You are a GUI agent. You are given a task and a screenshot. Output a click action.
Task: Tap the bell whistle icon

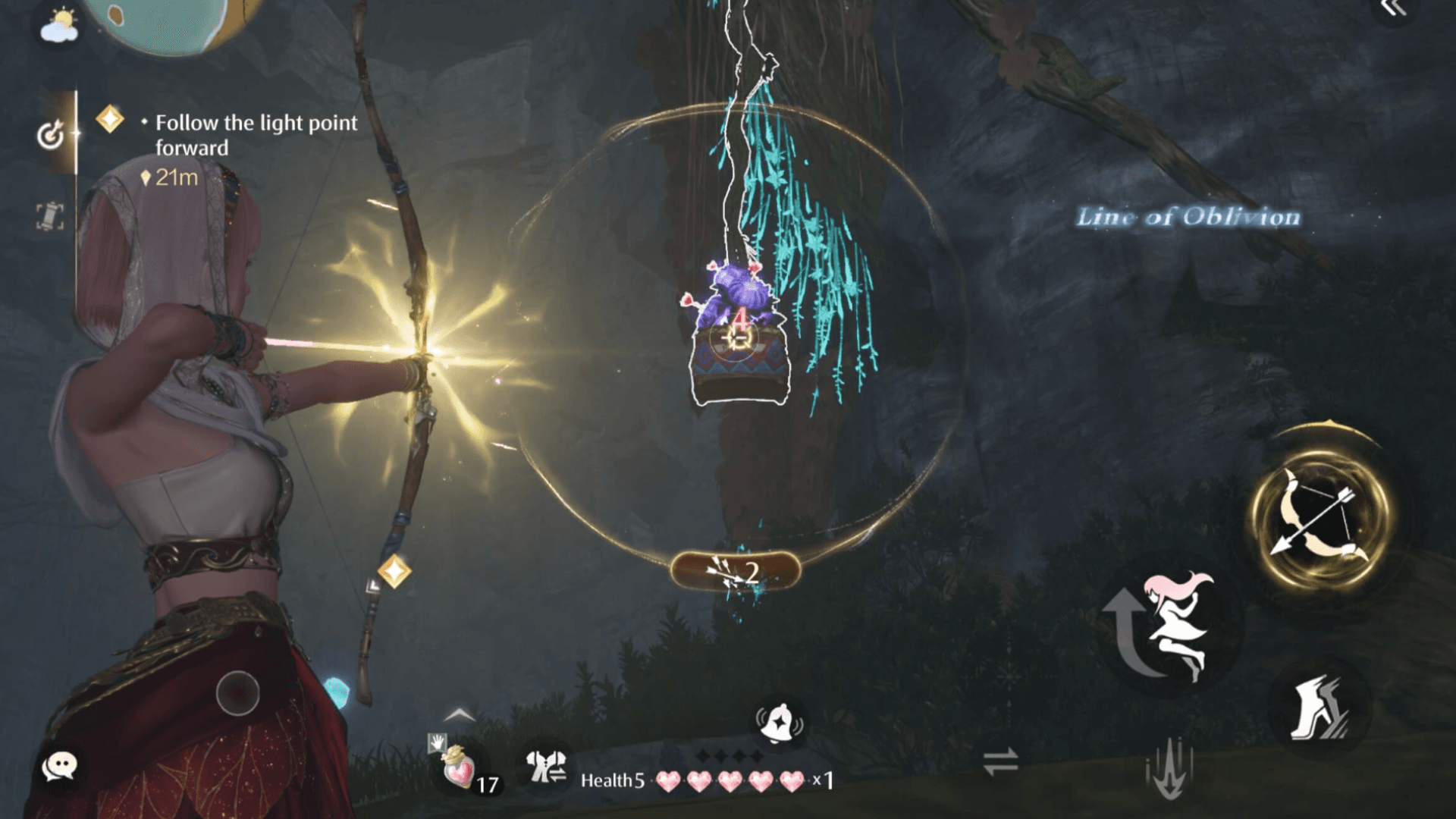tap(779, 720)
